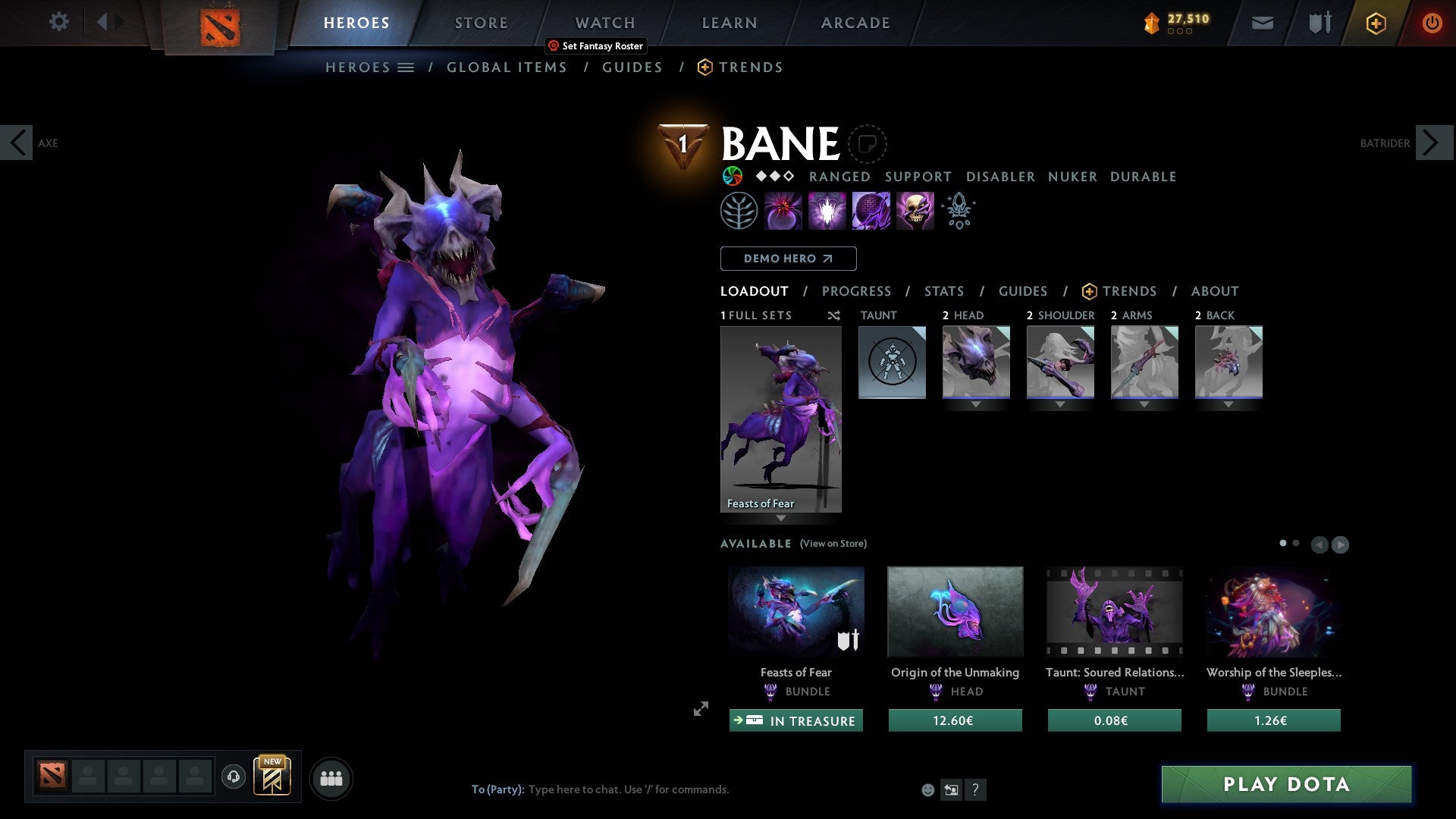Click the shuffle loadout icon next to Full Sets
Image resolution: width=1456 pixels, height=819 pixels.
(833, 315)
